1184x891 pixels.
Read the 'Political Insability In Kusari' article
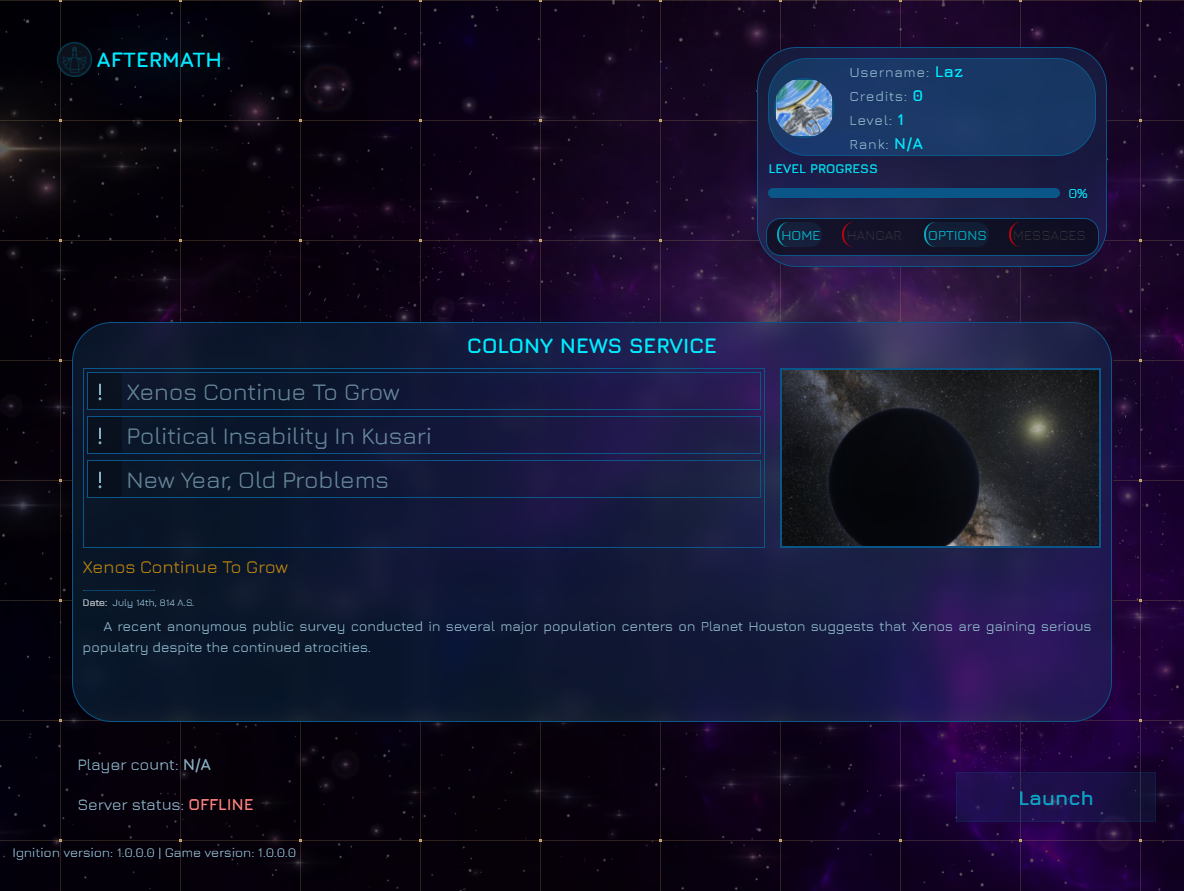click(x=424, y=436)
